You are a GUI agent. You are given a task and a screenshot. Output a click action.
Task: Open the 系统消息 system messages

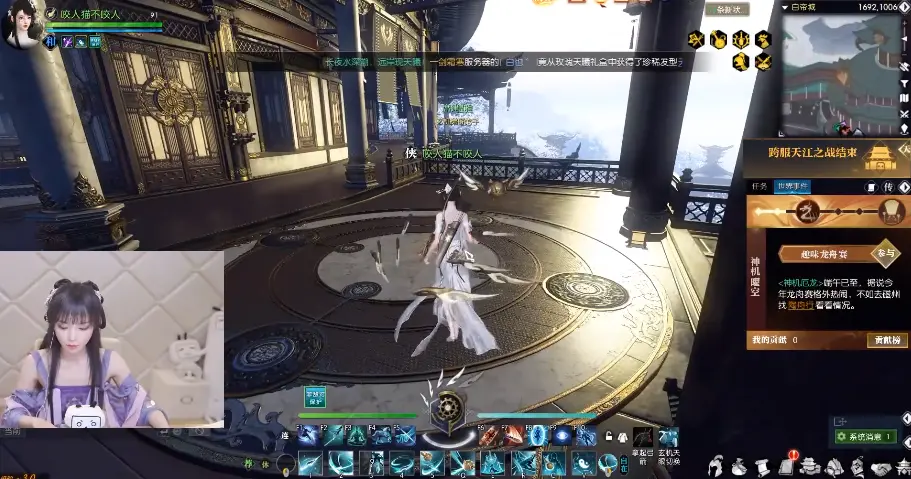coord(865,437)
